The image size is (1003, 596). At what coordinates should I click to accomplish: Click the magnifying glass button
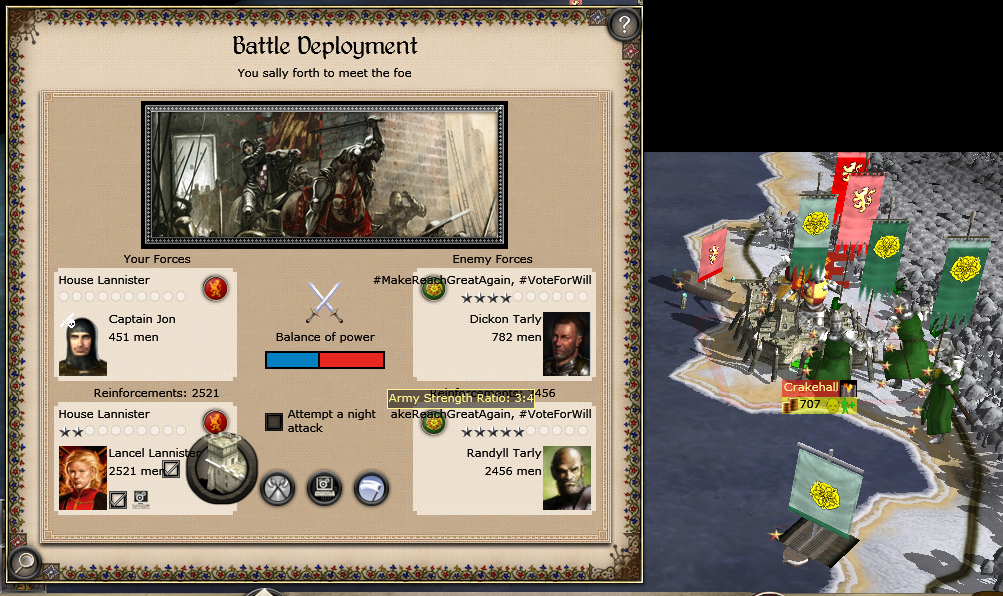click(x=23, y=563)
